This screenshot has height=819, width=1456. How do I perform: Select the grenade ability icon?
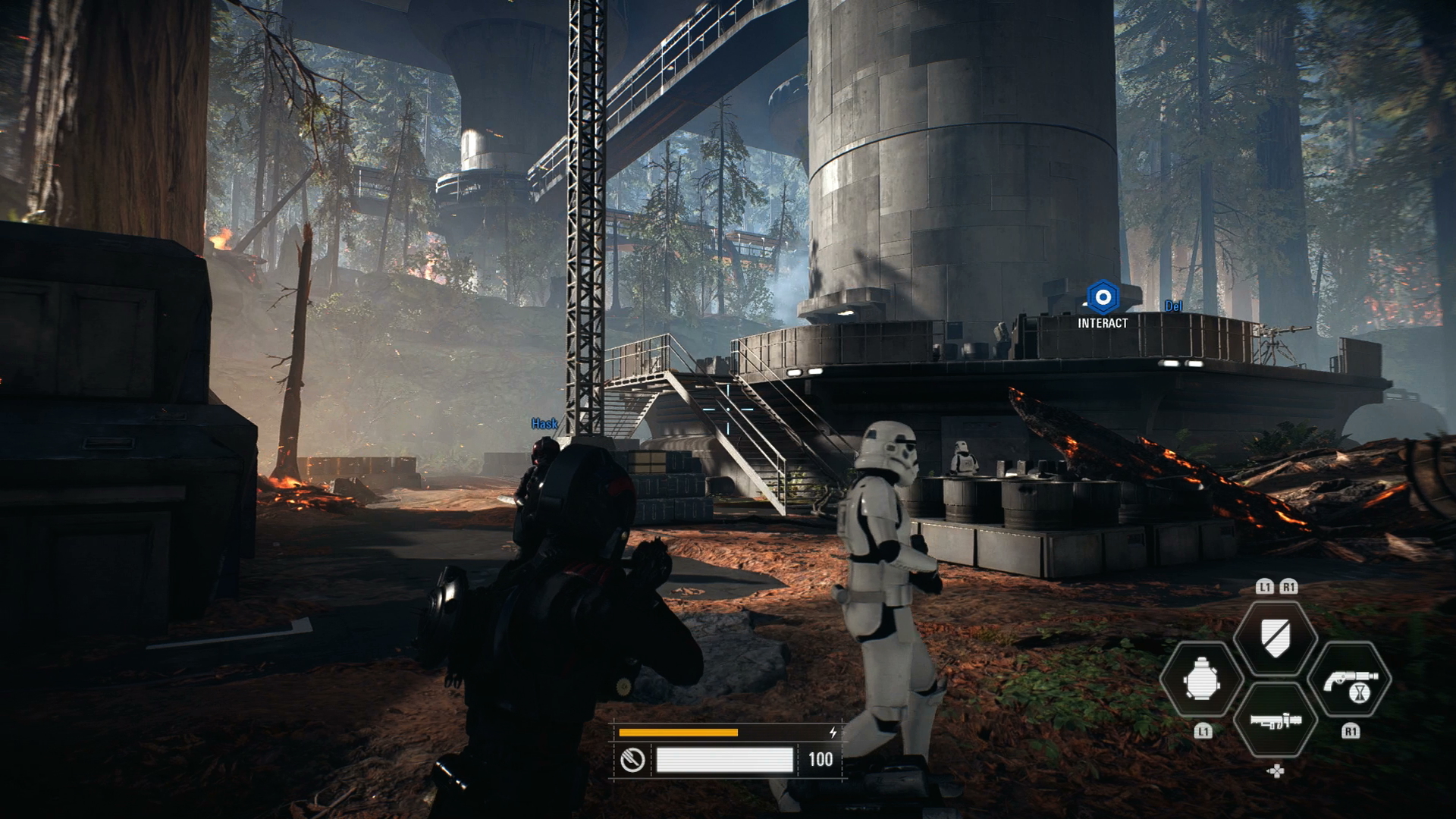[x=1201, y=681]
